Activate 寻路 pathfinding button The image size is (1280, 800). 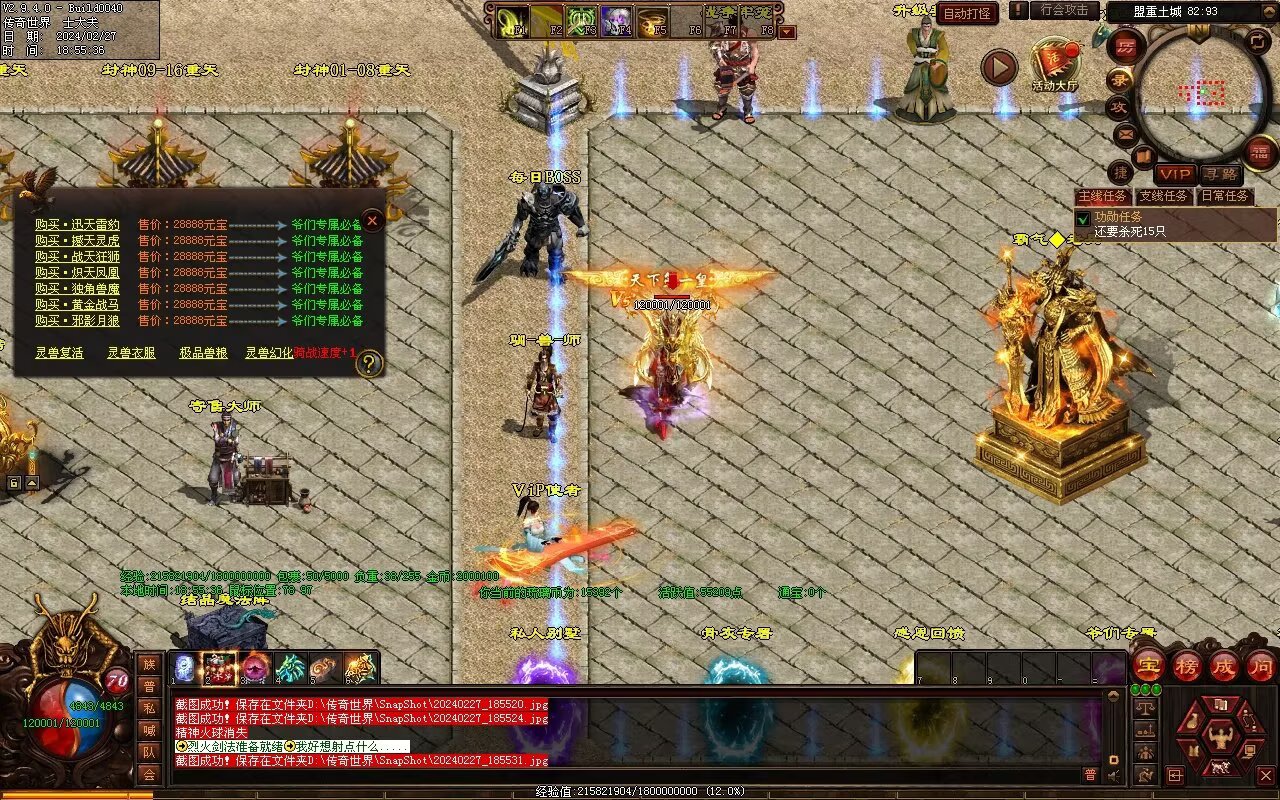click(x=1219, y=174)
